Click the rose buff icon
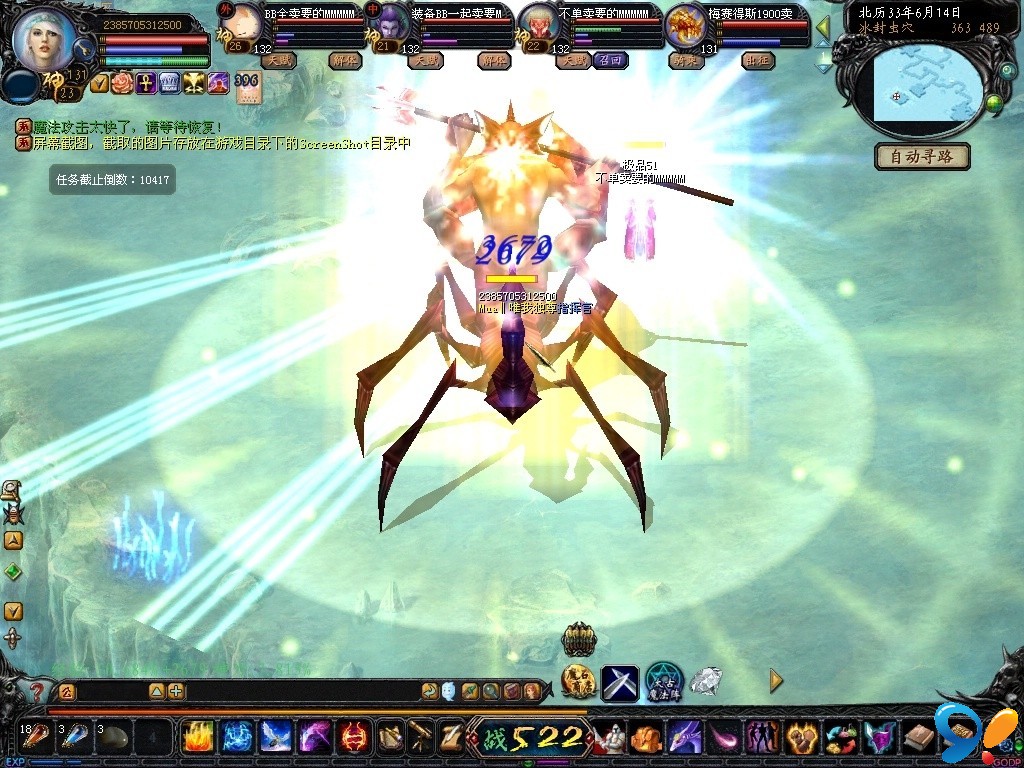This screenshot has width=1024, height=768. click(122, 84)
